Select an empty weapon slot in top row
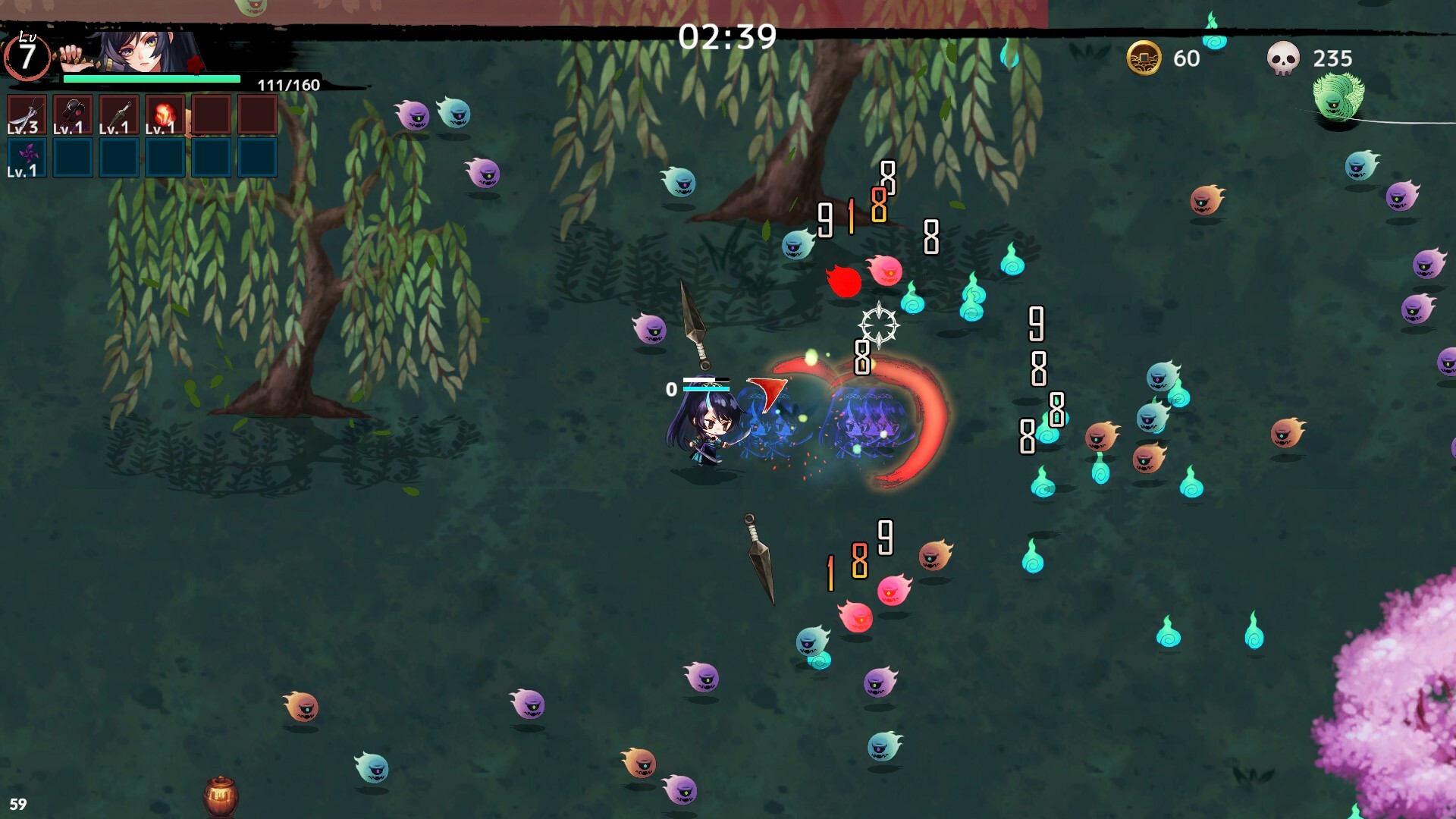 211,114
